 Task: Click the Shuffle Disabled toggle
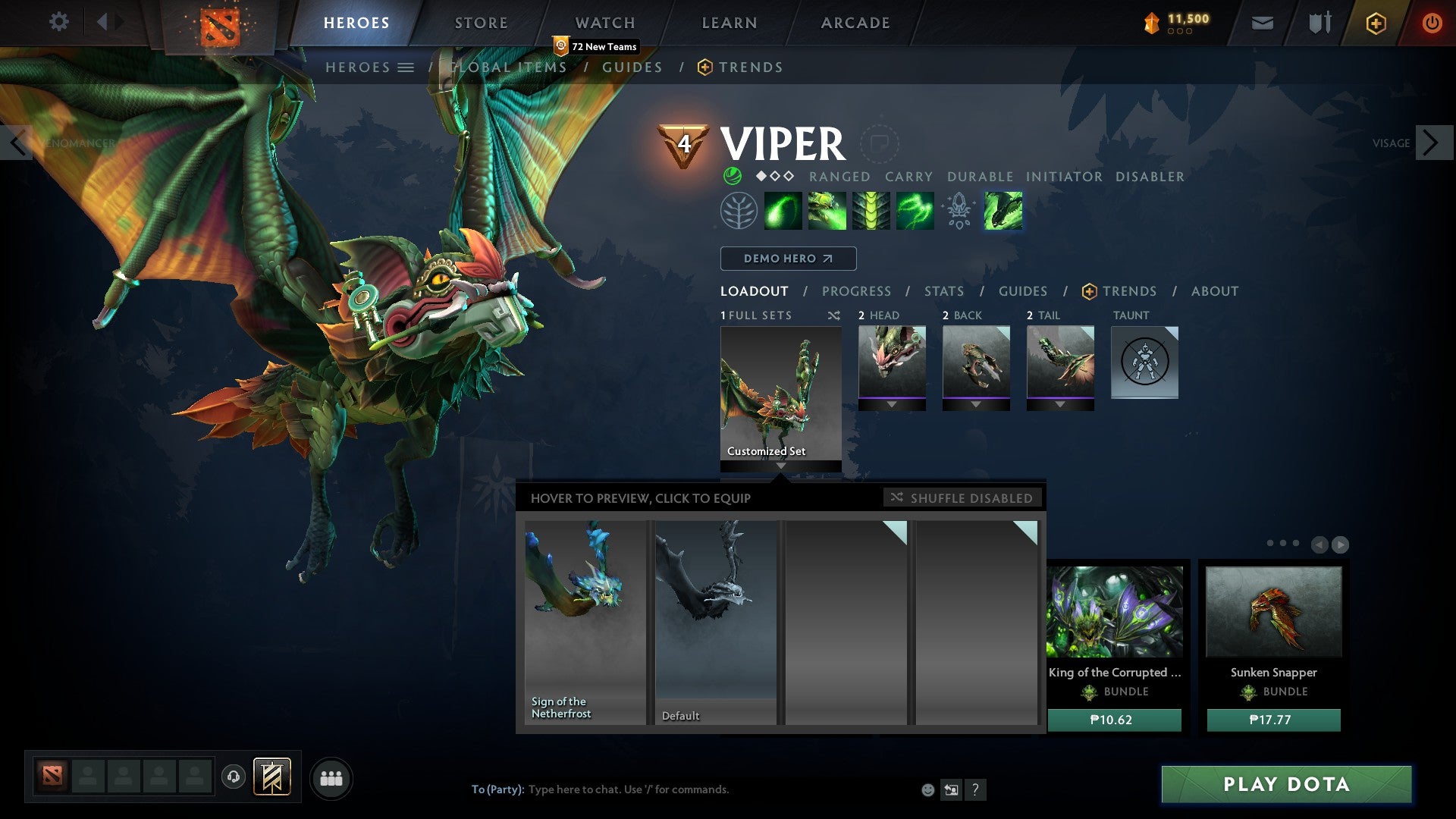[962, 498]
